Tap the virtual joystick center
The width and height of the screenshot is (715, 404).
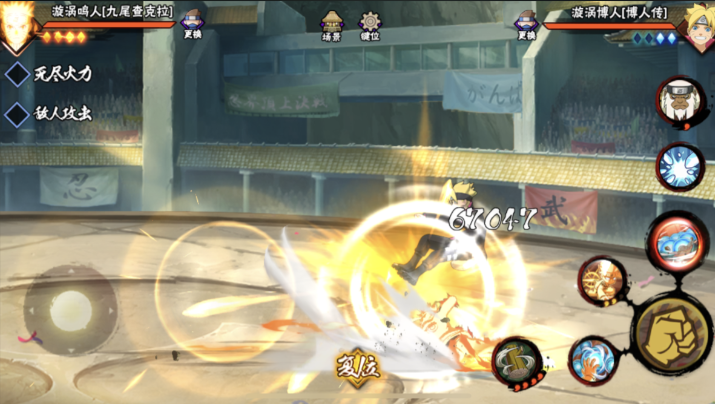70,305
